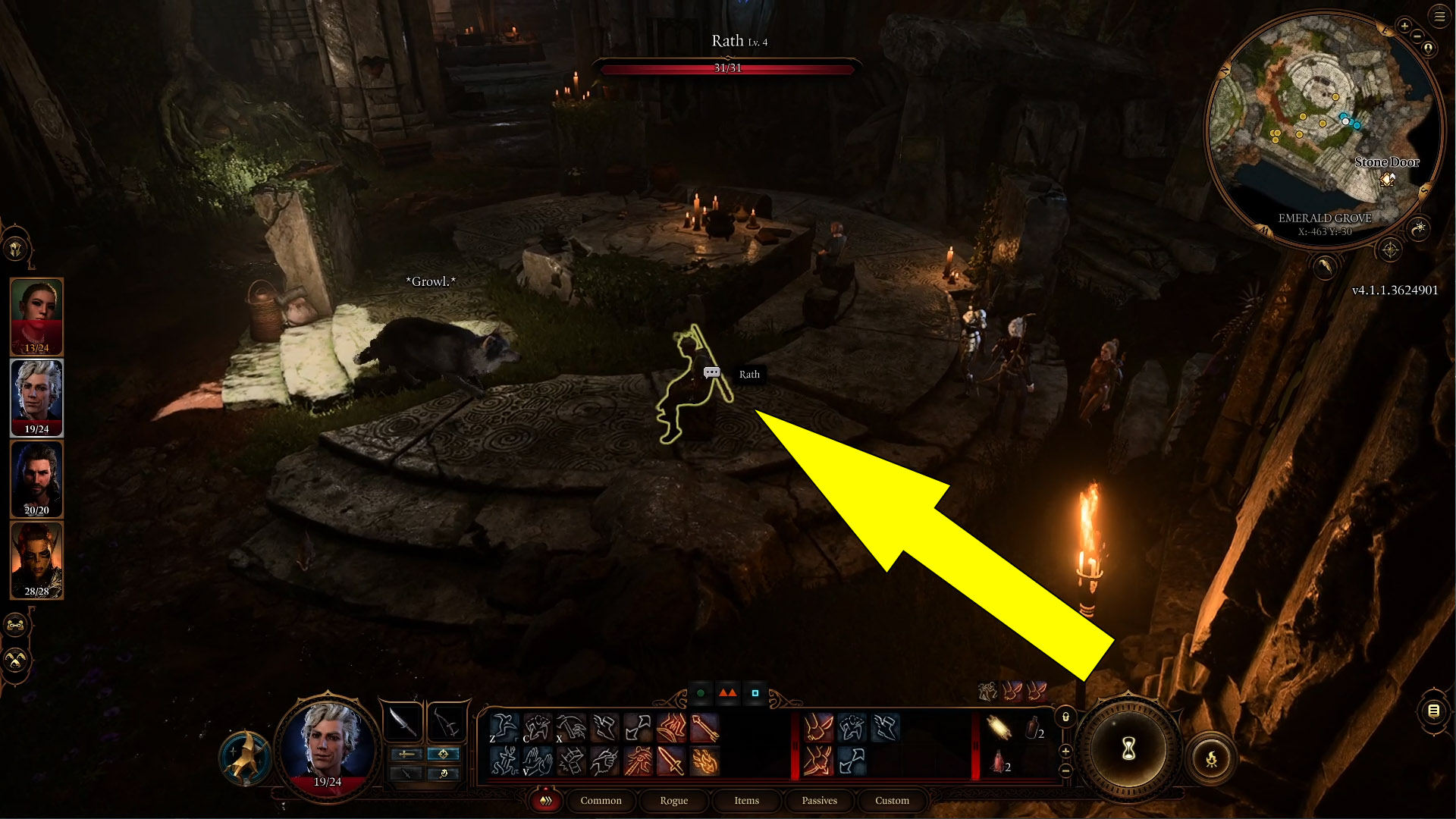
Task: Click Rath's red health bar
Action: click(728, 68)
